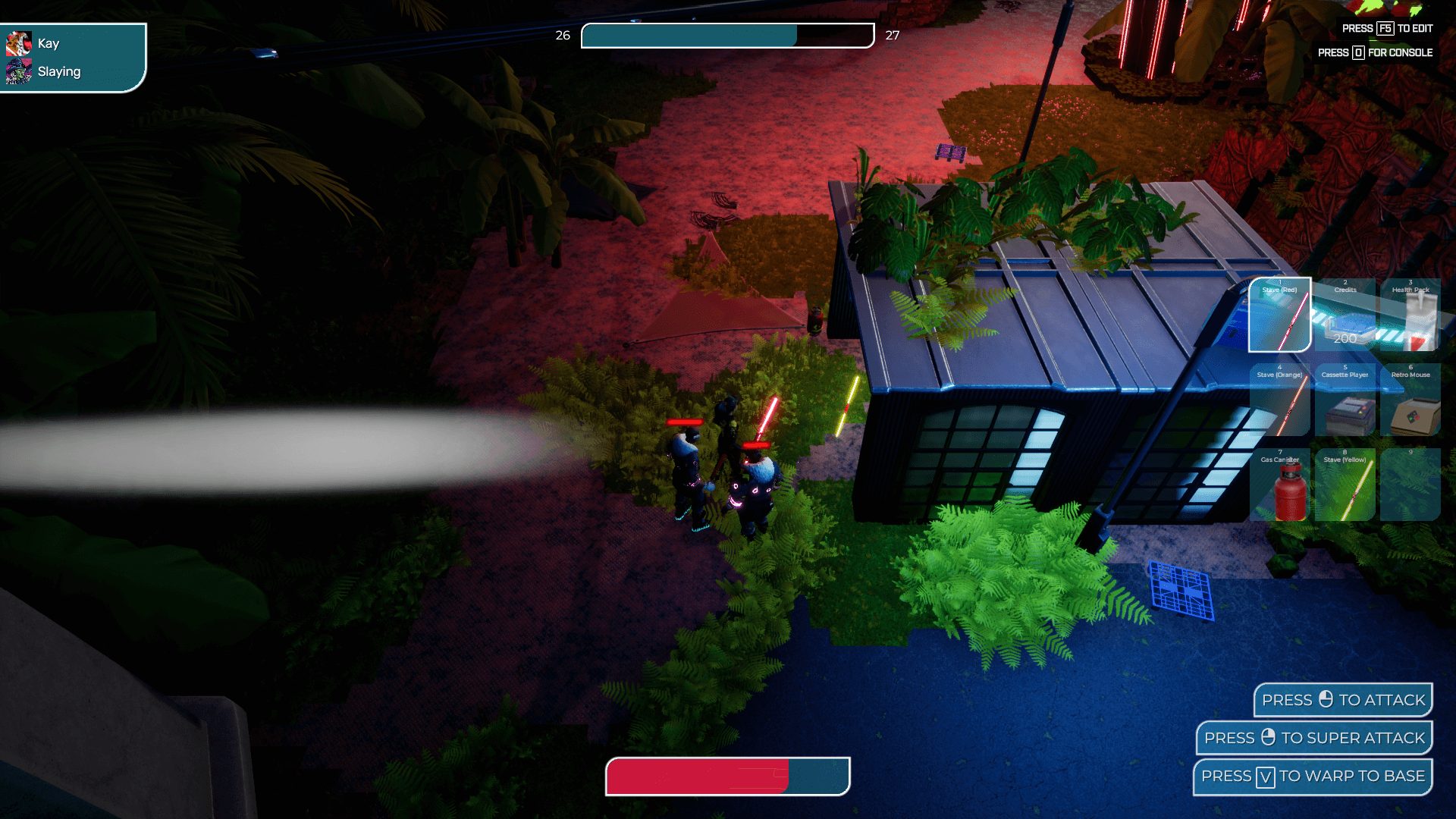The width and height of the screenshot is (1456, 819).
Task: Select the Cassette Player slot
Action: (x=1345, y=400)
